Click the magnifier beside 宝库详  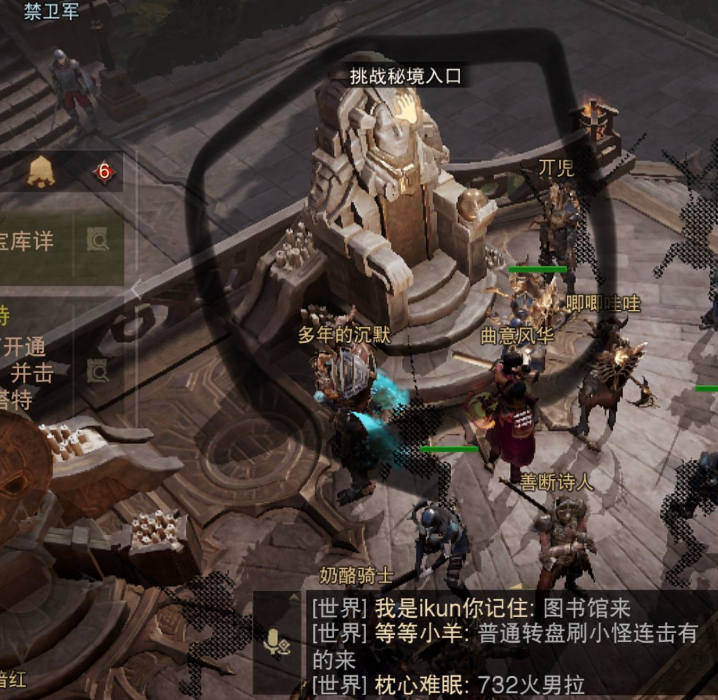tap(98, 240)
